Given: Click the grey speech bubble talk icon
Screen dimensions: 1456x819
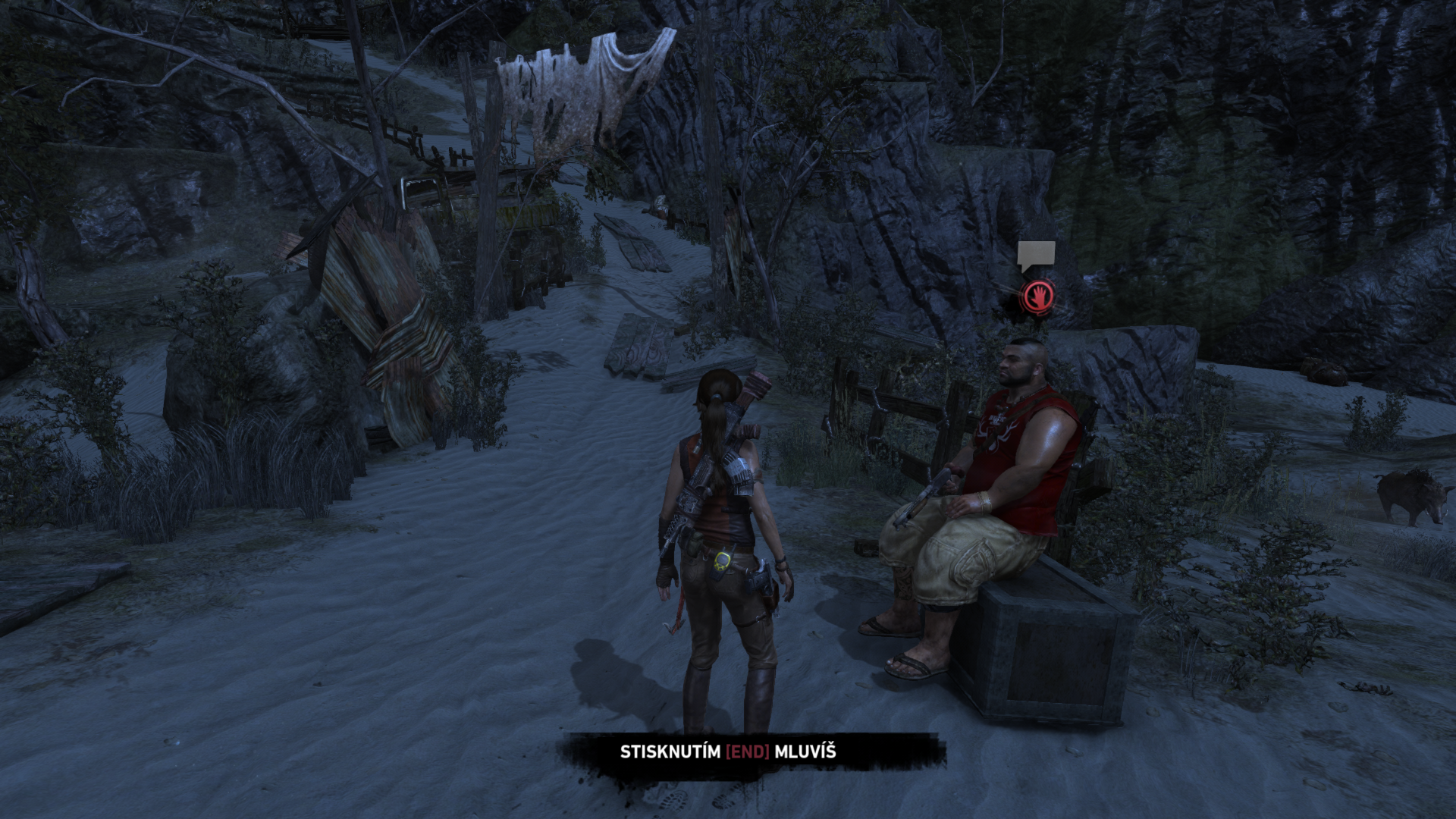Looking at the screenshot, I should [x=1036, y=255].
